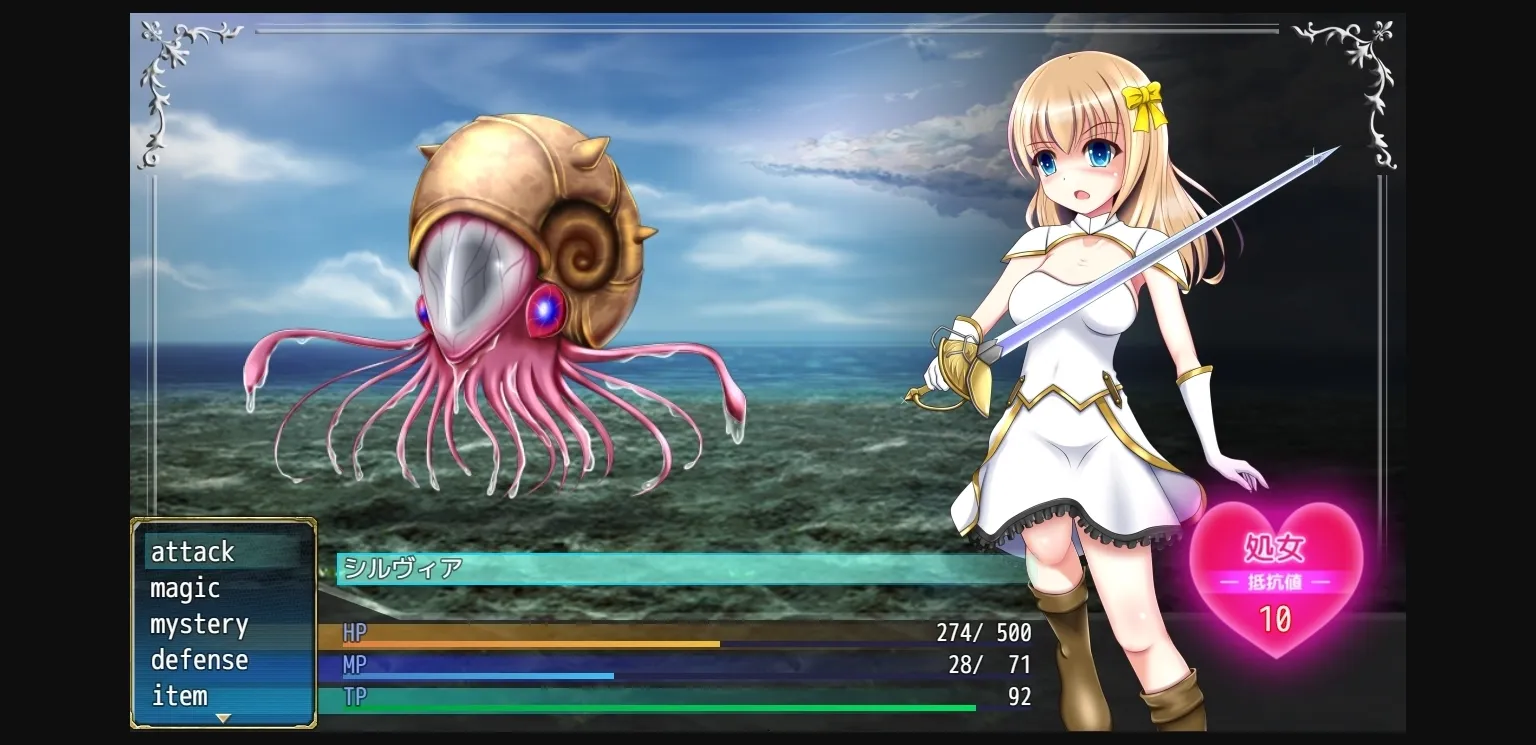Choose the mystery command
The image size is (1536, 745).
198,624
